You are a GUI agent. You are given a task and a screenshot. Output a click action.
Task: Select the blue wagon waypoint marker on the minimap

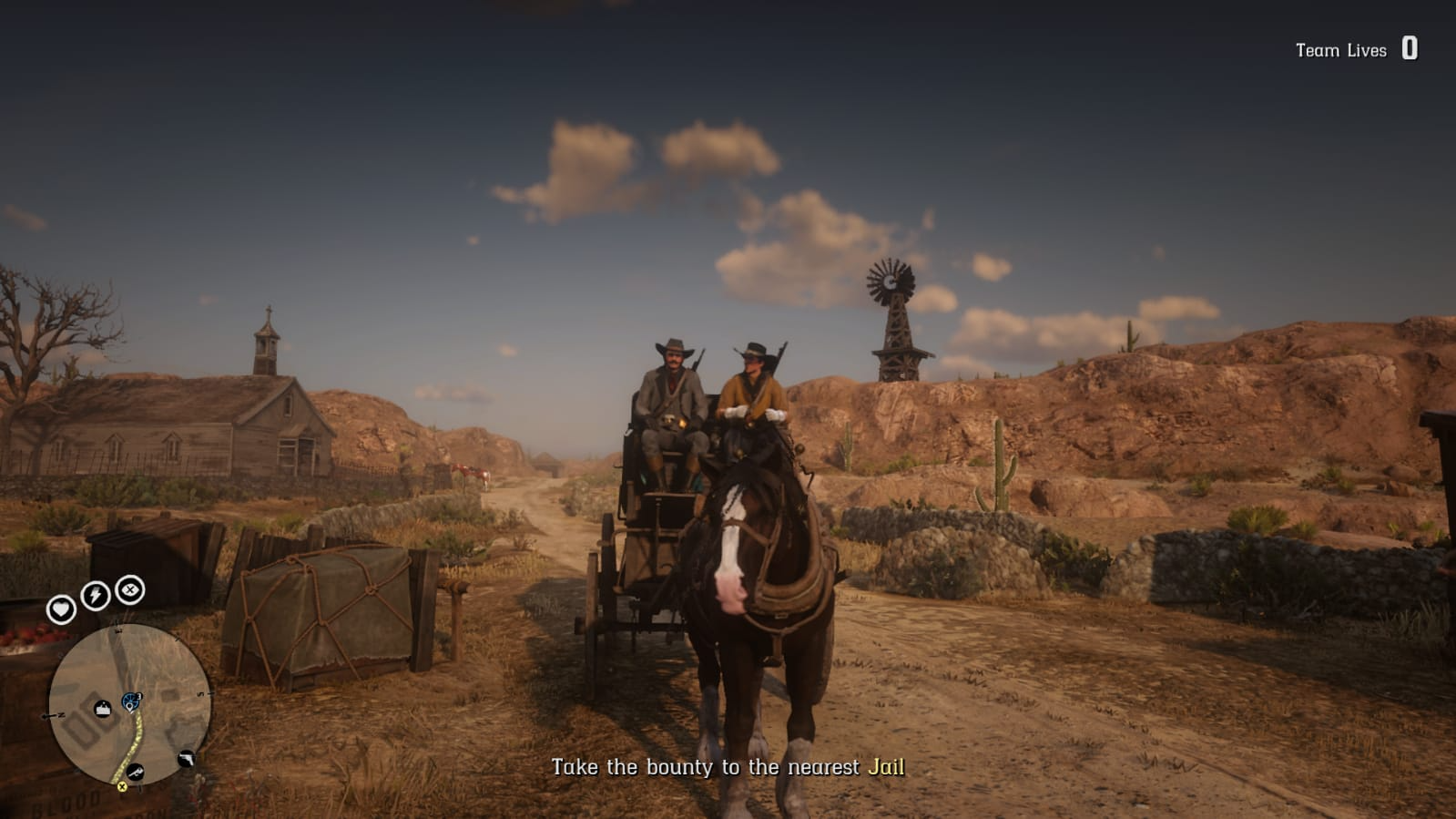tap(130, 700)
